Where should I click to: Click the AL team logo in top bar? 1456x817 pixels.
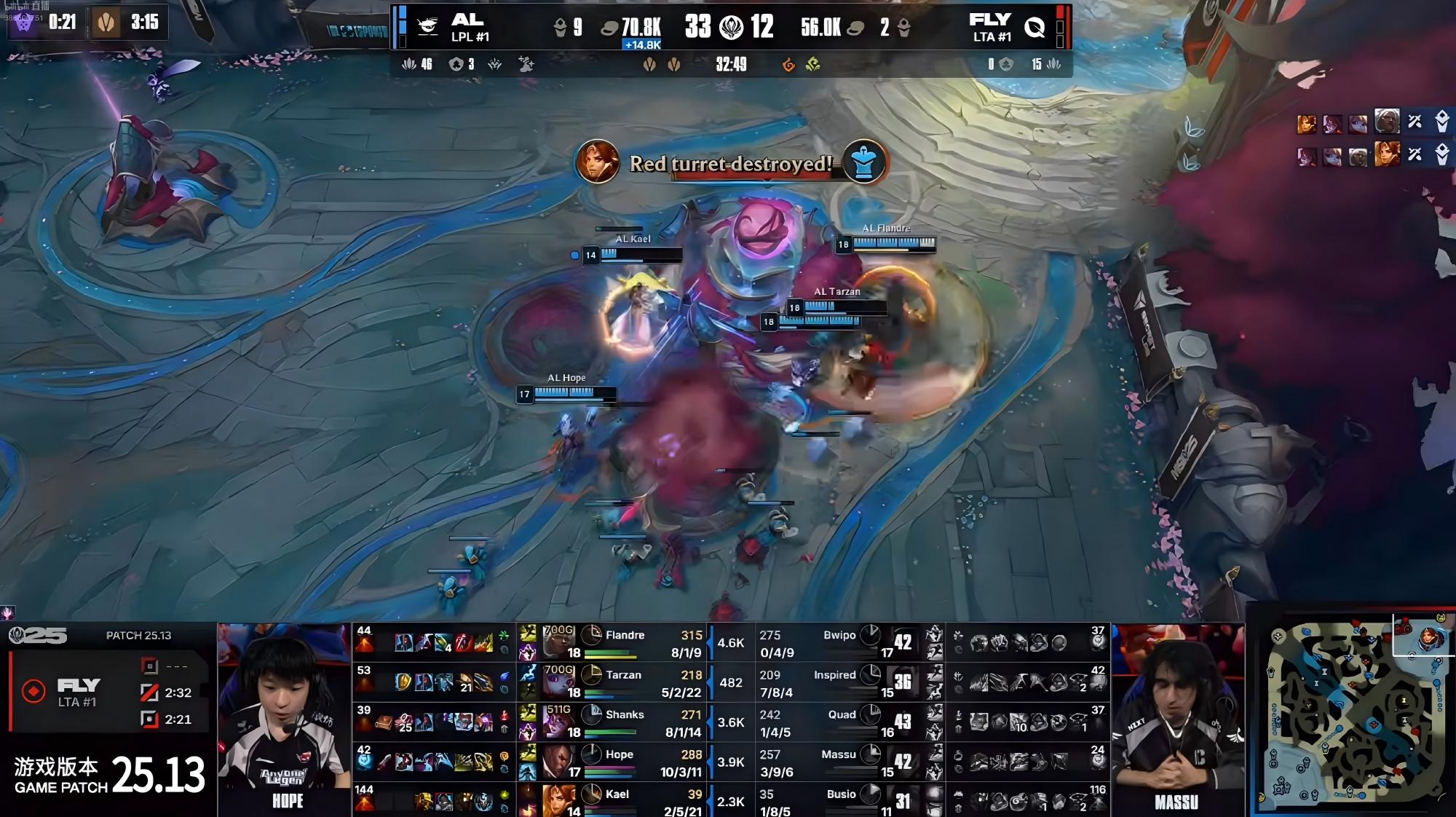427,27
